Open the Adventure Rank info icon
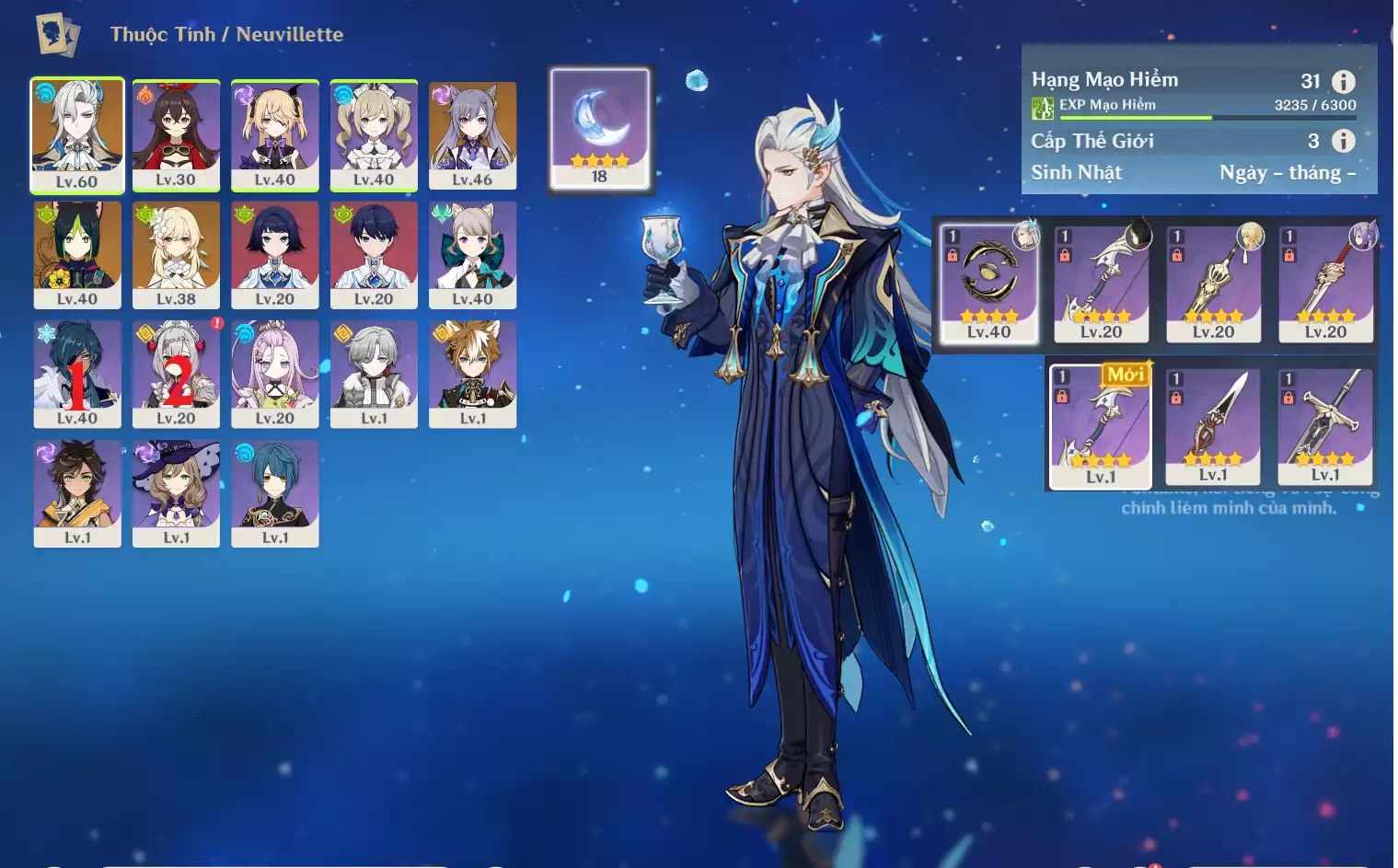Screen dimensions: 1398x868 1344,81
